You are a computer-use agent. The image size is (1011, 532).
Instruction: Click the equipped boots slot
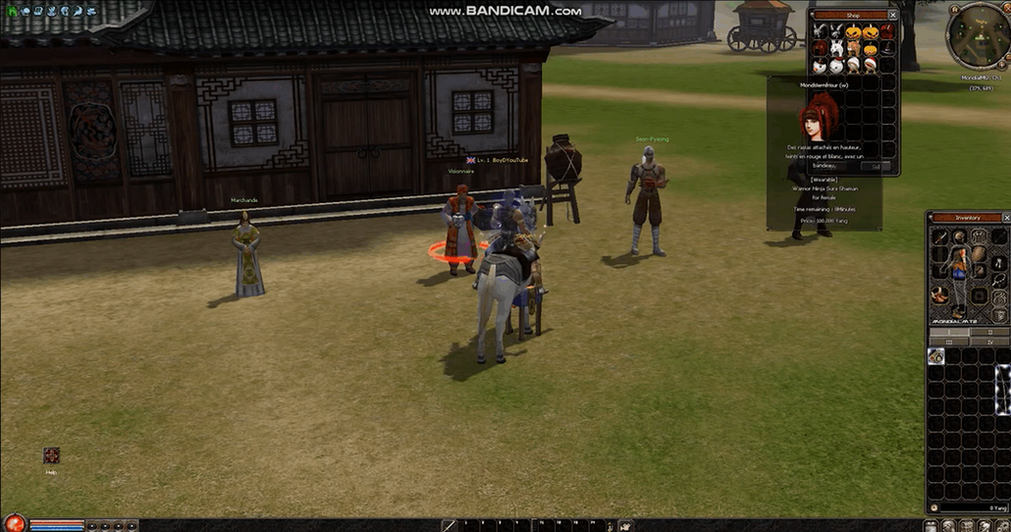coord(940,294)
